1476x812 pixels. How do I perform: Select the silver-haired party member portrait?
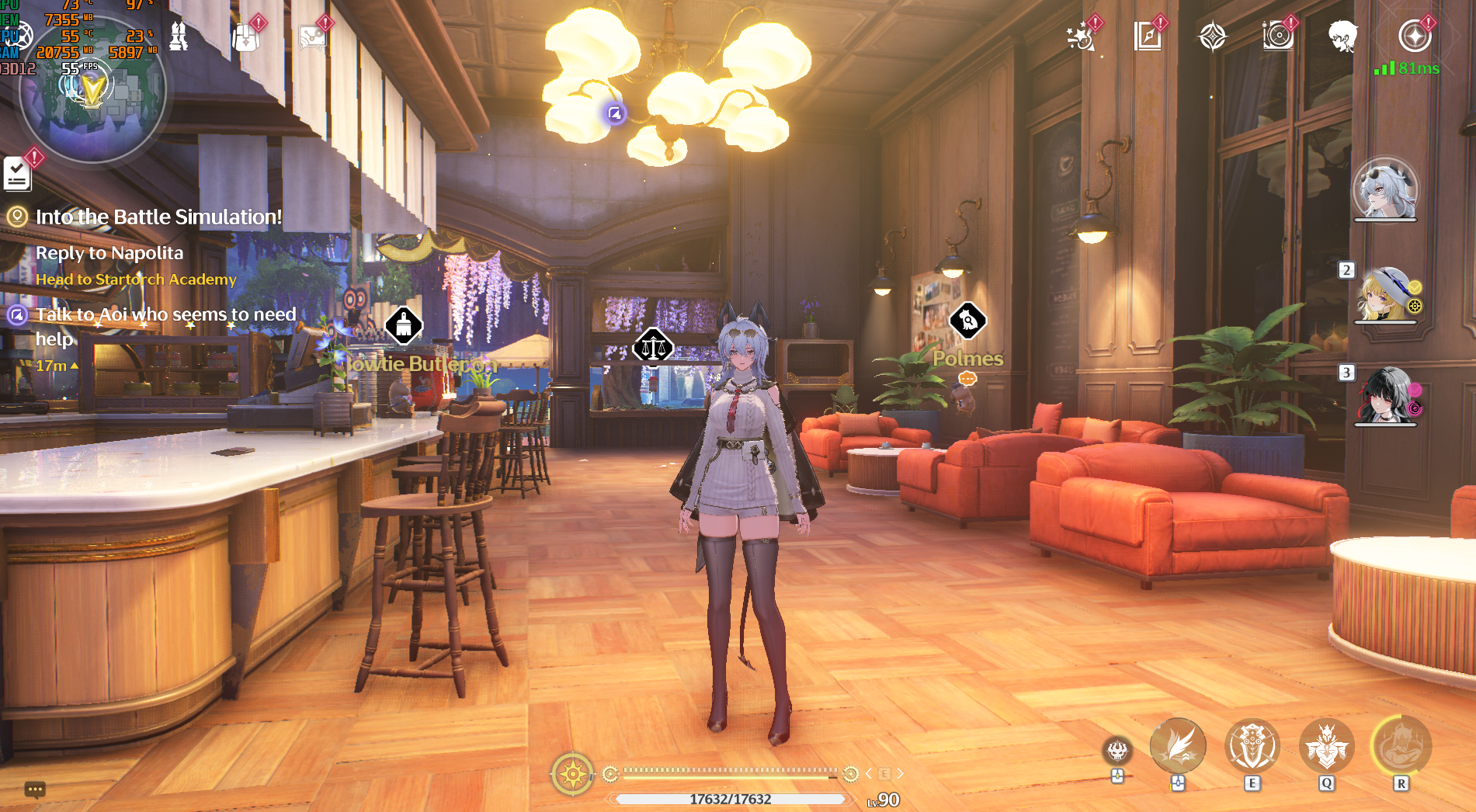1385,190
